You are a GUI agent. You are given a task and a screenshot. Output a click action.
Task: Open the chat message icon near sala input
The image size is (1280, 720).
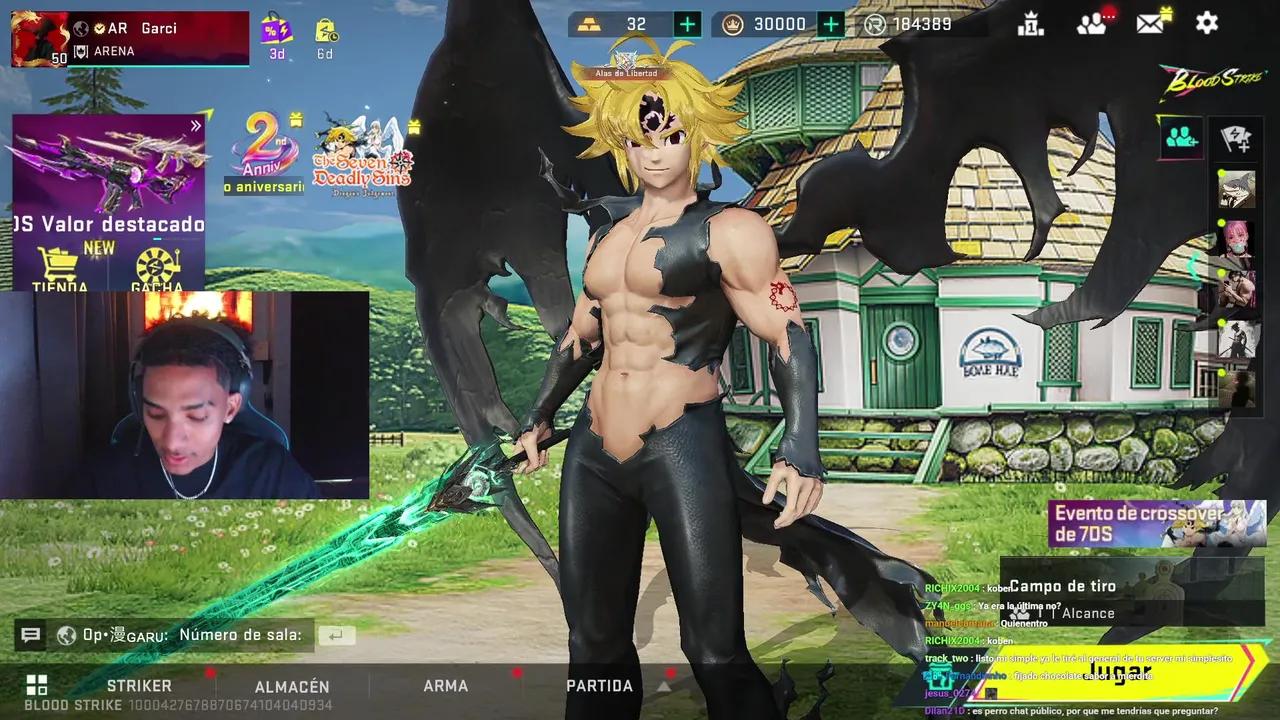pyautogui.click(x=30, y=634)
